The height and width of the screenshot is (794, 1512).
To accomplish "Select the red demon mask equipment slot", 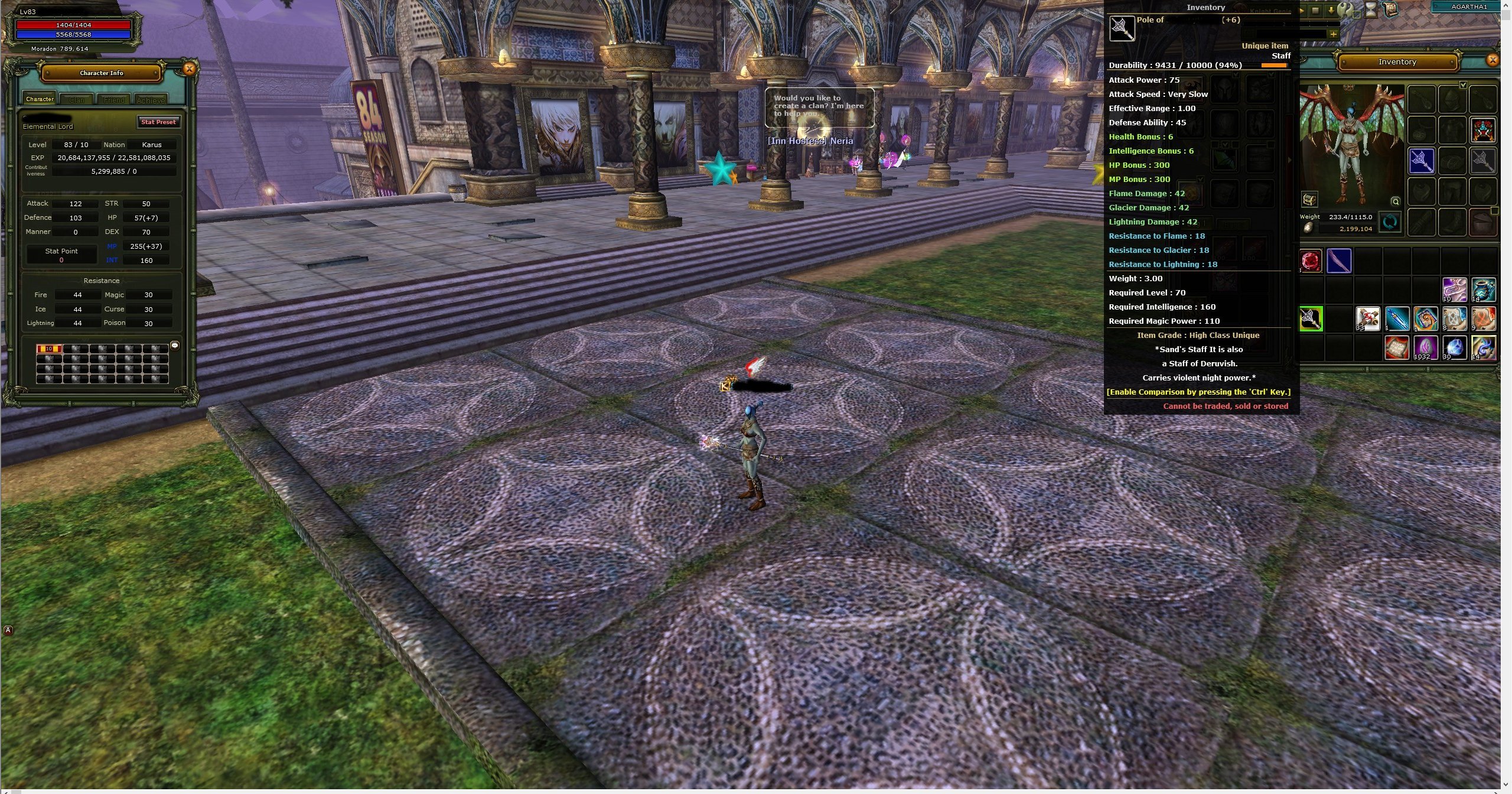I will coord(1483,130).
